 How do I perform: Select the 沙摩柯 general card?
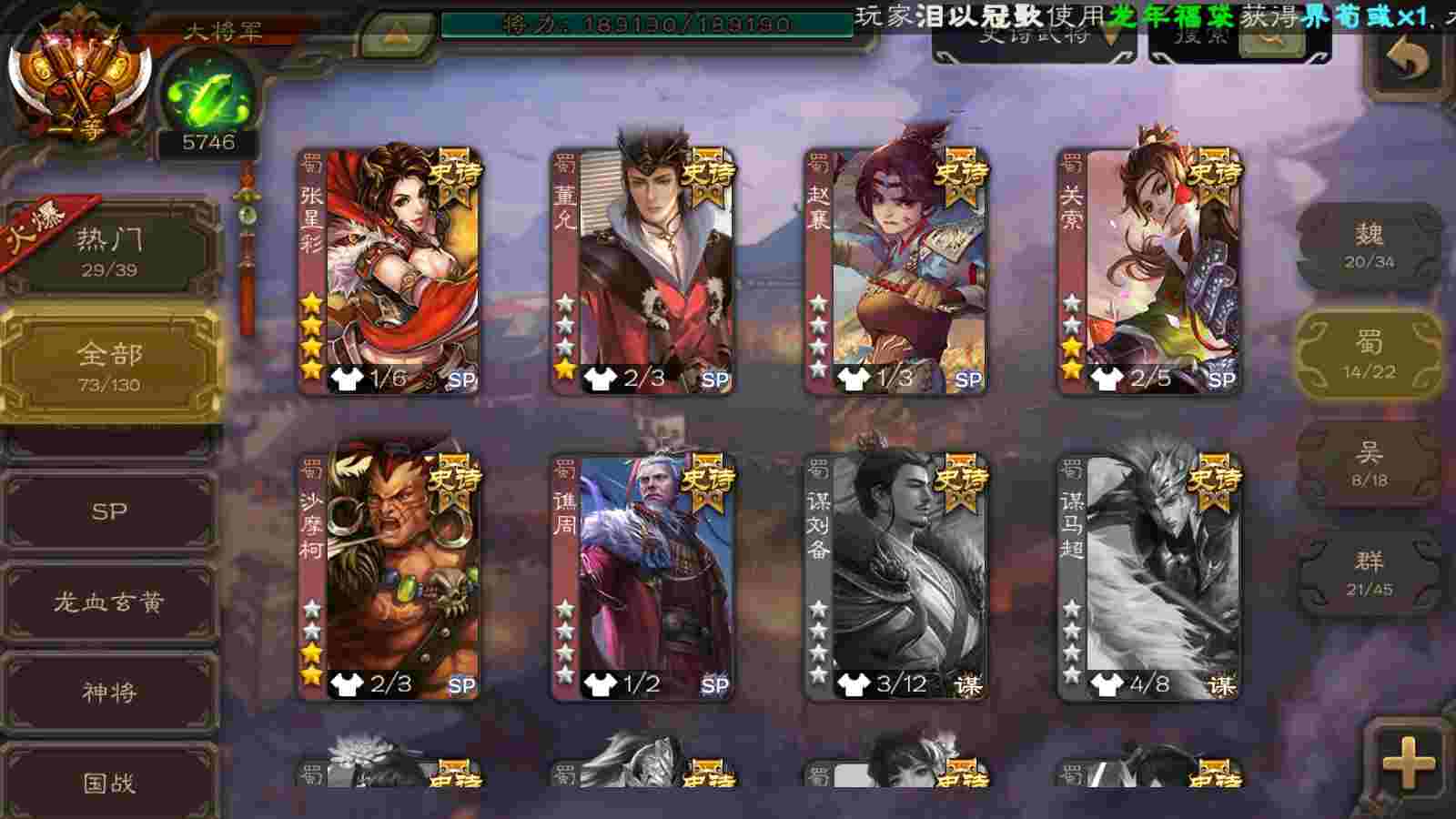point(389,578)
